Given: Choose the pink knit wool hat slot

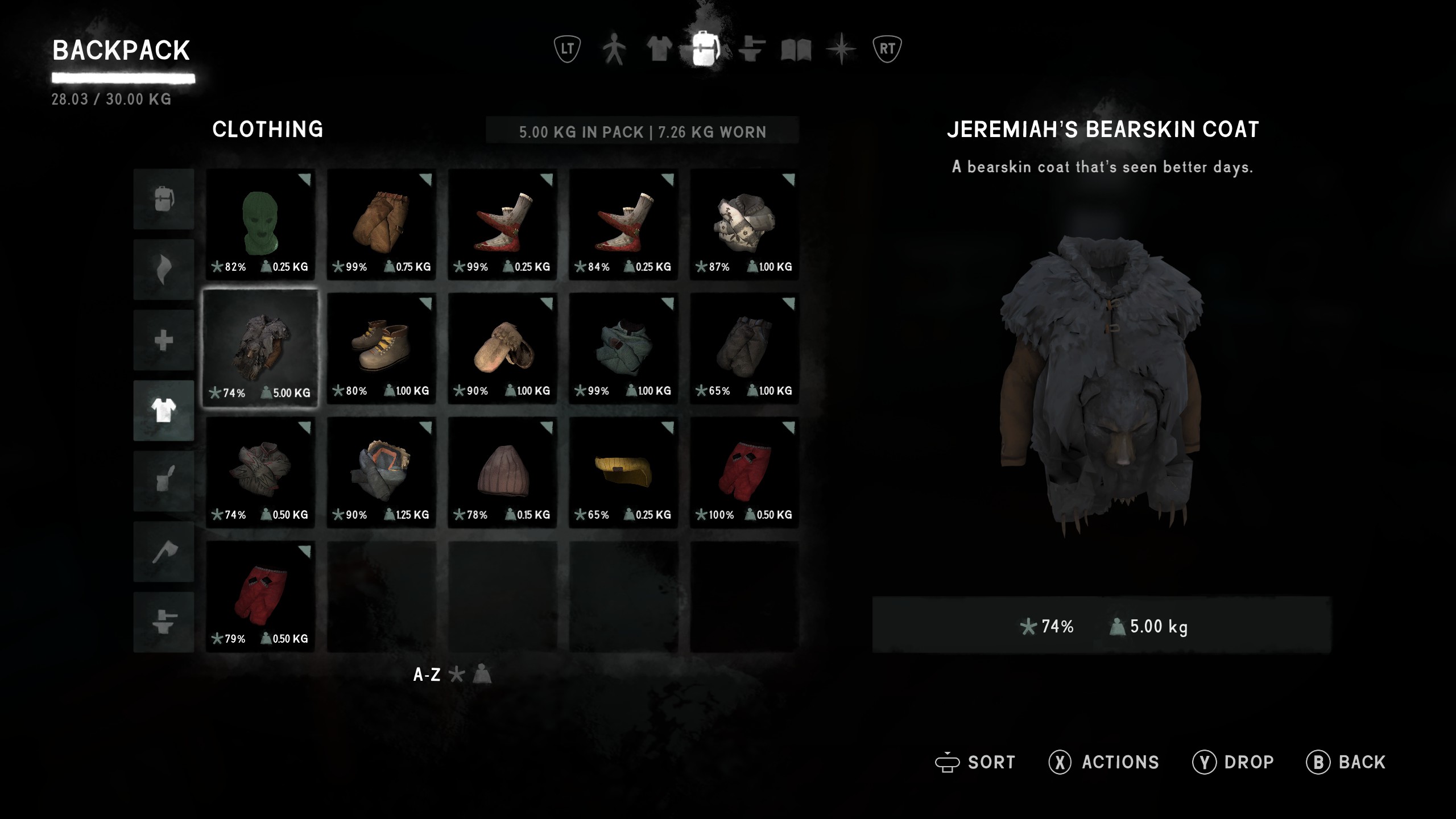Looking at the screenshot, I should pyautogui.click(x=502, y=472).
